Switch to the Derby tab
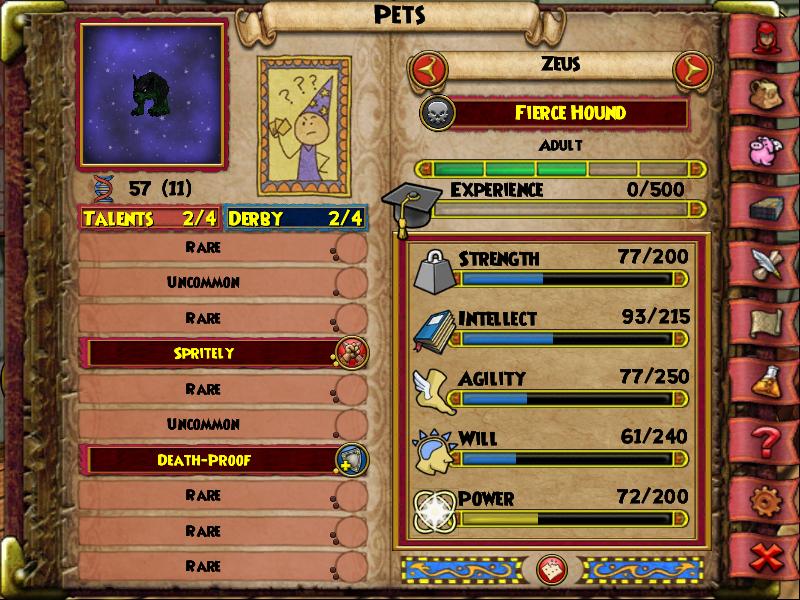Viewport: 800px width, 600px height. click(x=294, y=218)
